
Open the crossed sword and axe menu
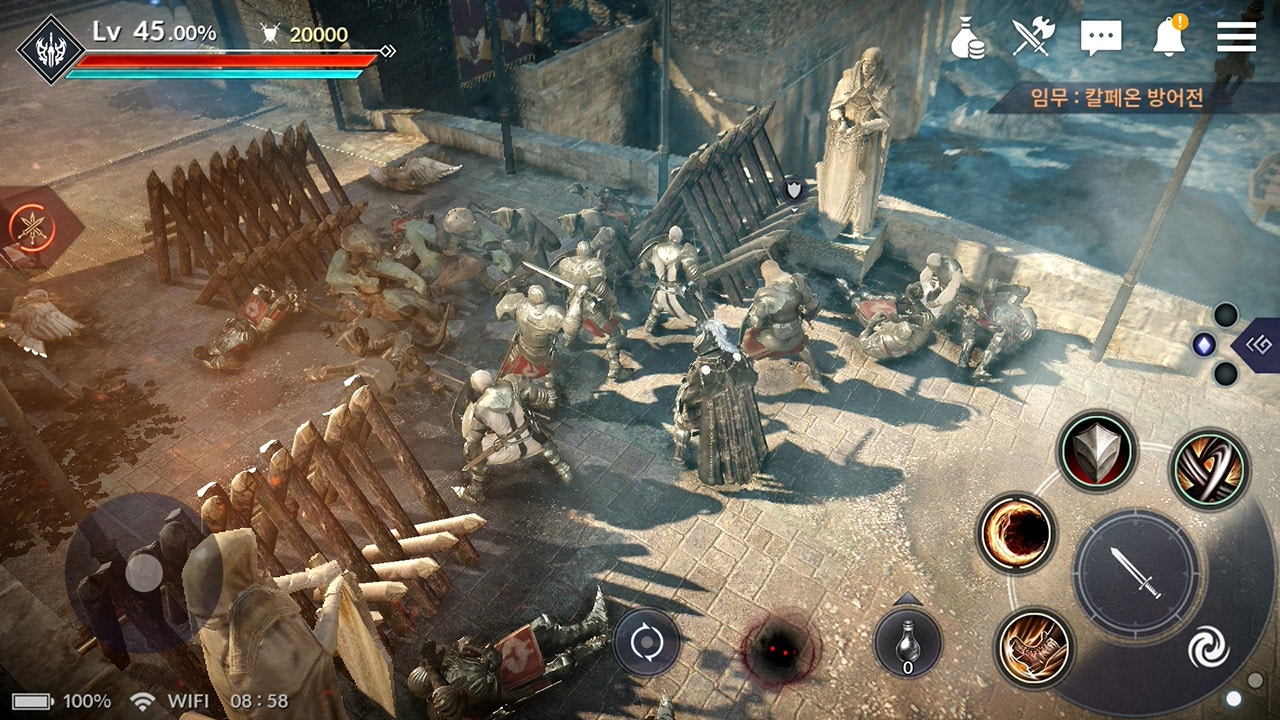[1034, 37]
